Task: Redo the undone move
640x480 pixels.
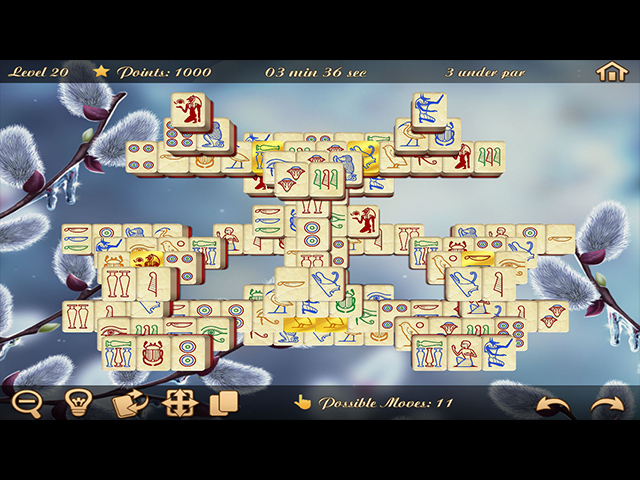Action: [606, 405]
